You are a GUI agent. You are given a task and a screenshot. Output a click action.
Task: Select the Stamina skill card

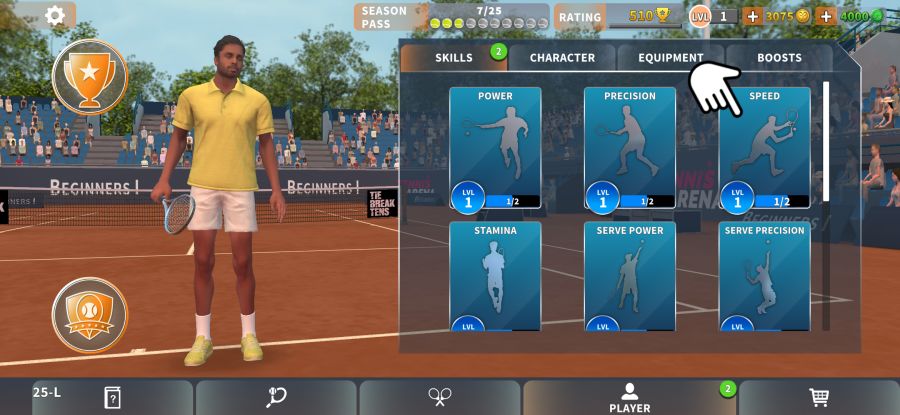(x=495, y=276)
